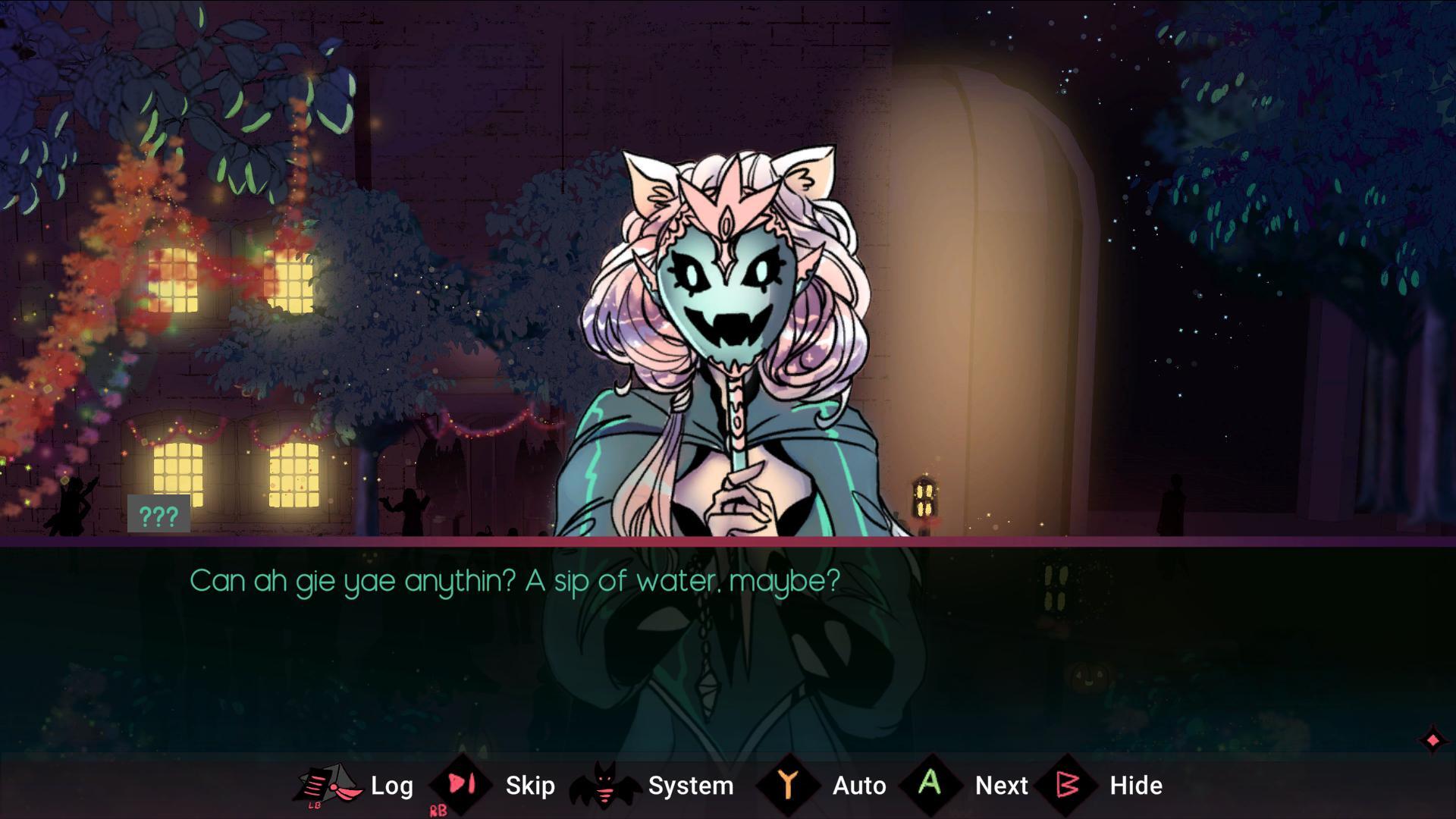Click the Log text label
The width and height of the screenshot is (1456, 819).
391,786
